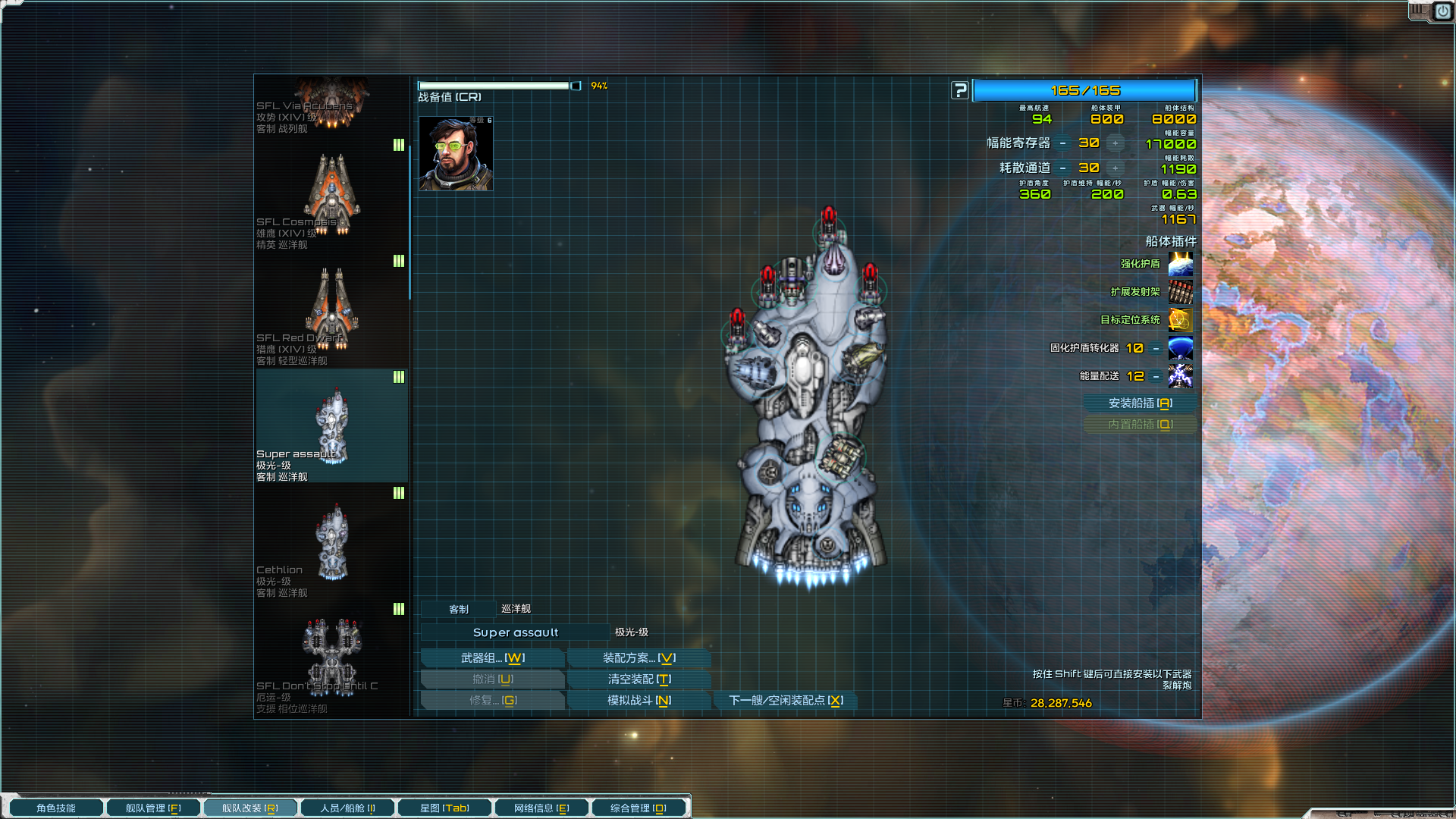The width and height of the screenshot is (1456, 819).
Task: Edit the Super assault ship name field
Action: (x=515, y=632)
